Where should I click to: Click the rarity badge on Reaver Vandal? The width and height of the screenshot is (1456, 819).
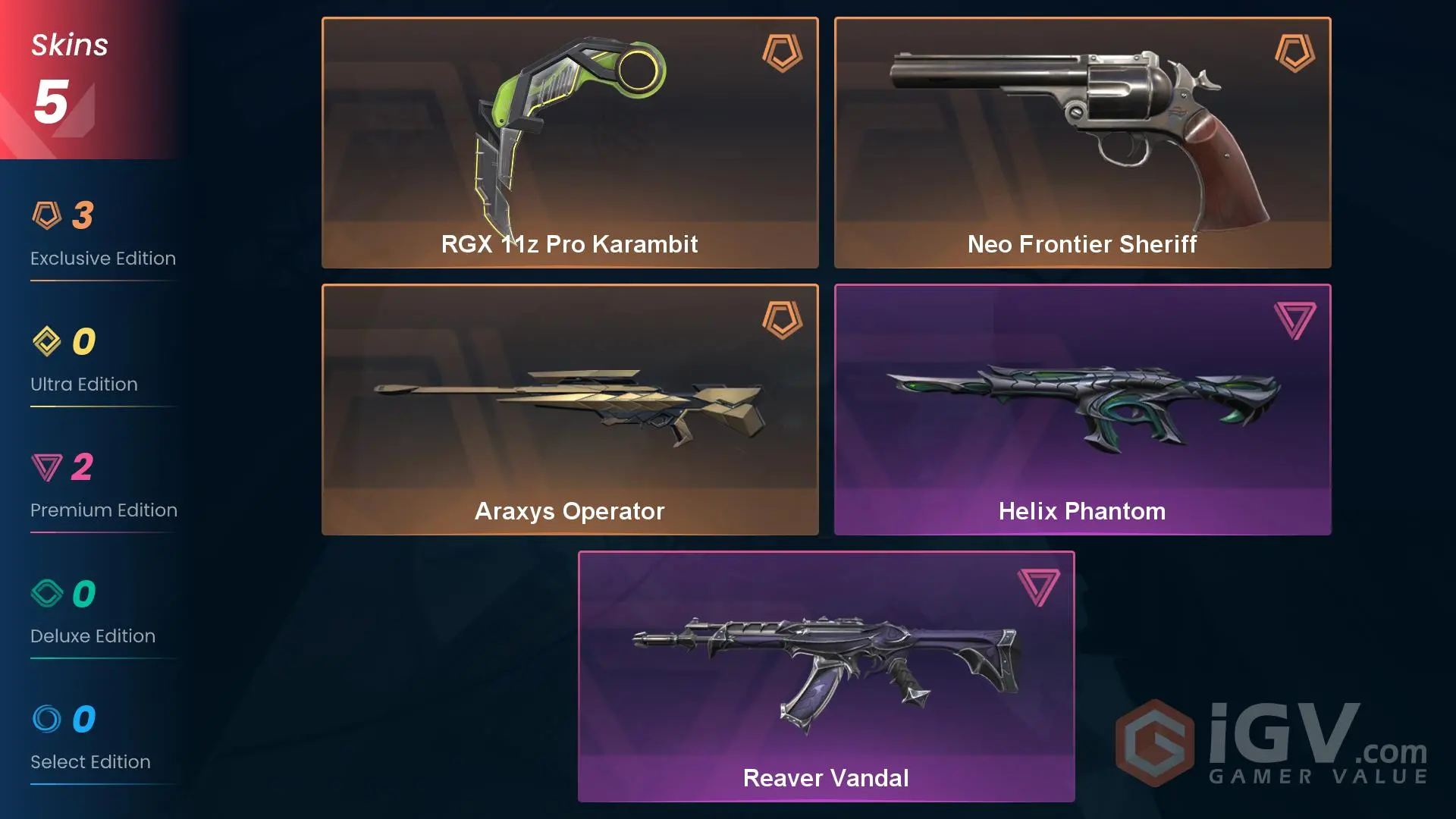(1037, 588)
